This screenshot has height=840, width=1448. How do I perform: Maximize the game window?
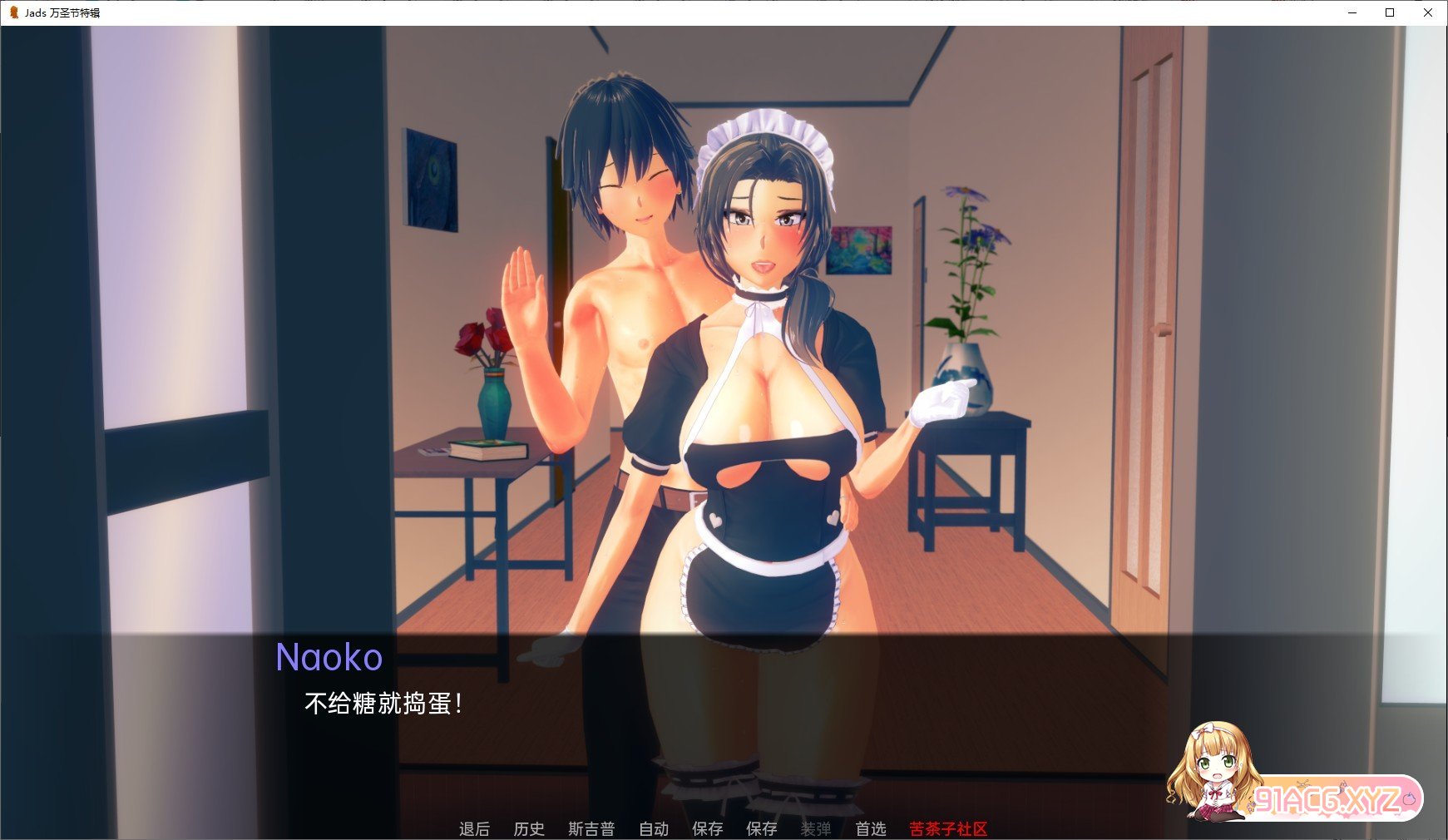pyautogui.click(x=1388, y=12)
